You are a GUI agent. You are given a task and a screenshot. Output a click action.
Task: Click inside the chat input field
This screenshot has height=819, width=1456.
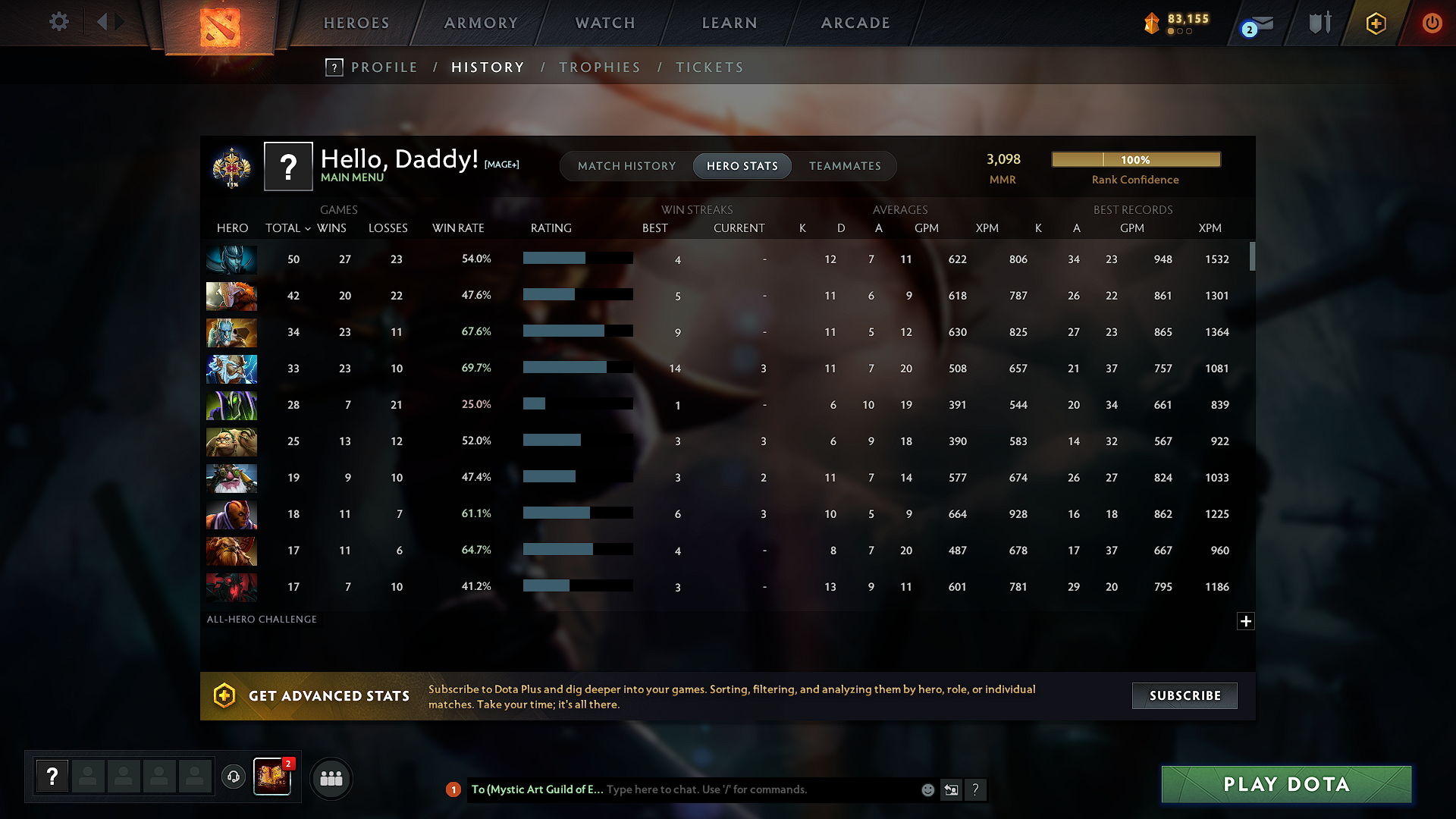click(758, 789)
